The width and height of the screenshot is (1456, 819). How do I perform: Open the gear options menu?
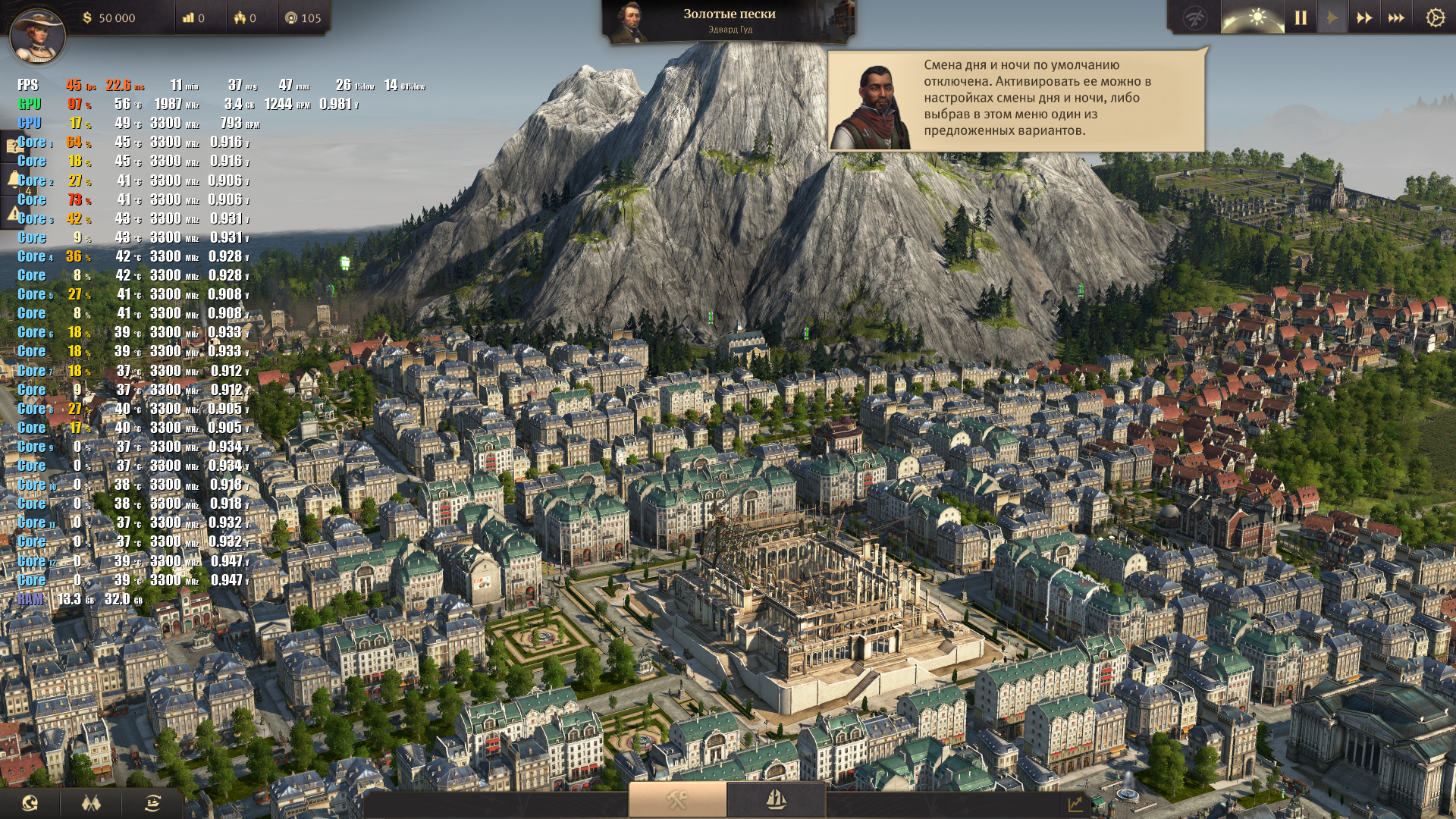(x=1435, y=17)
